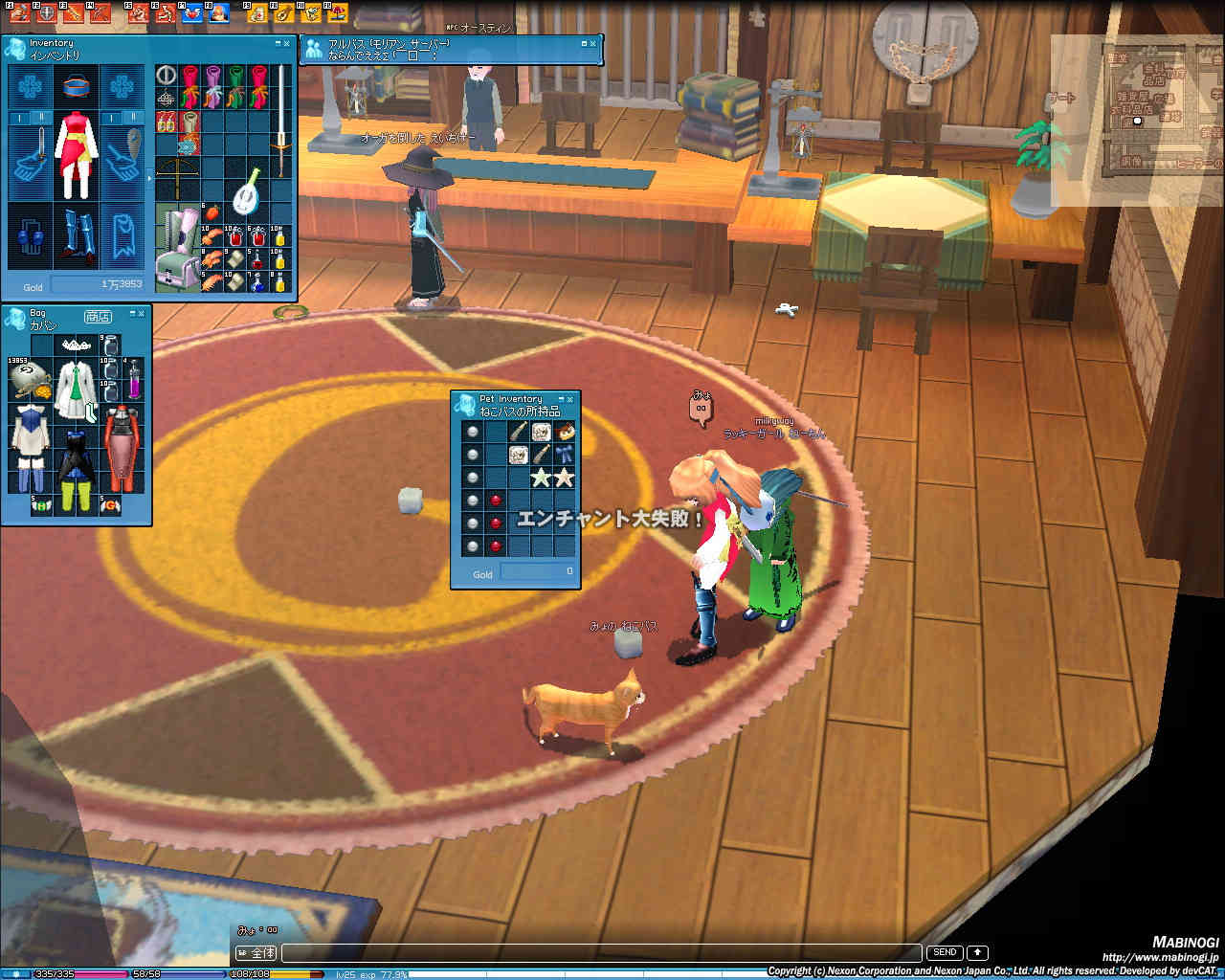Close the Pet Inventory window
Screen dimensions: 1225x980
coord(570,399)
